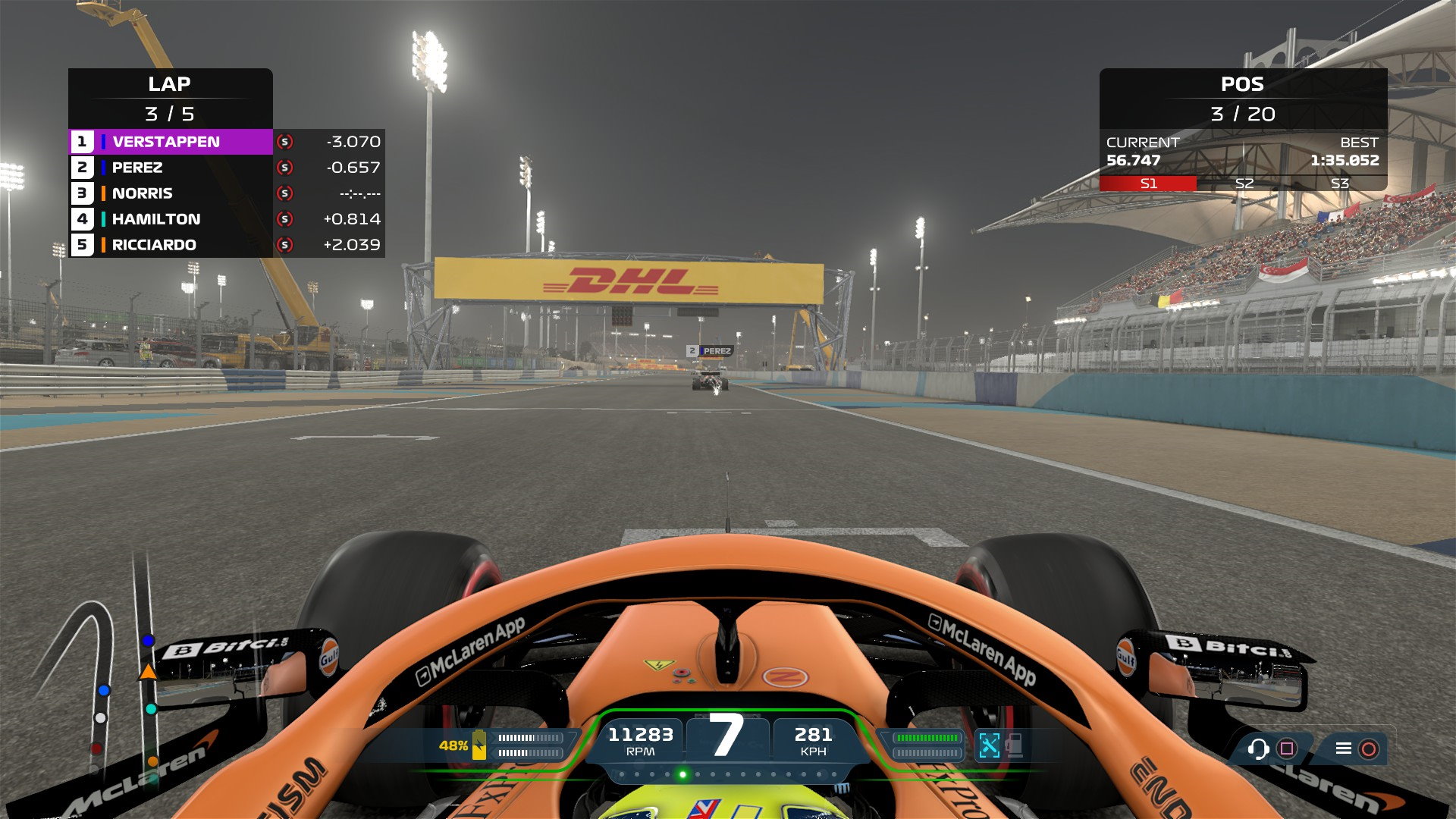Select Verstappen's row in the leaderboard

(x=171, y=142)
